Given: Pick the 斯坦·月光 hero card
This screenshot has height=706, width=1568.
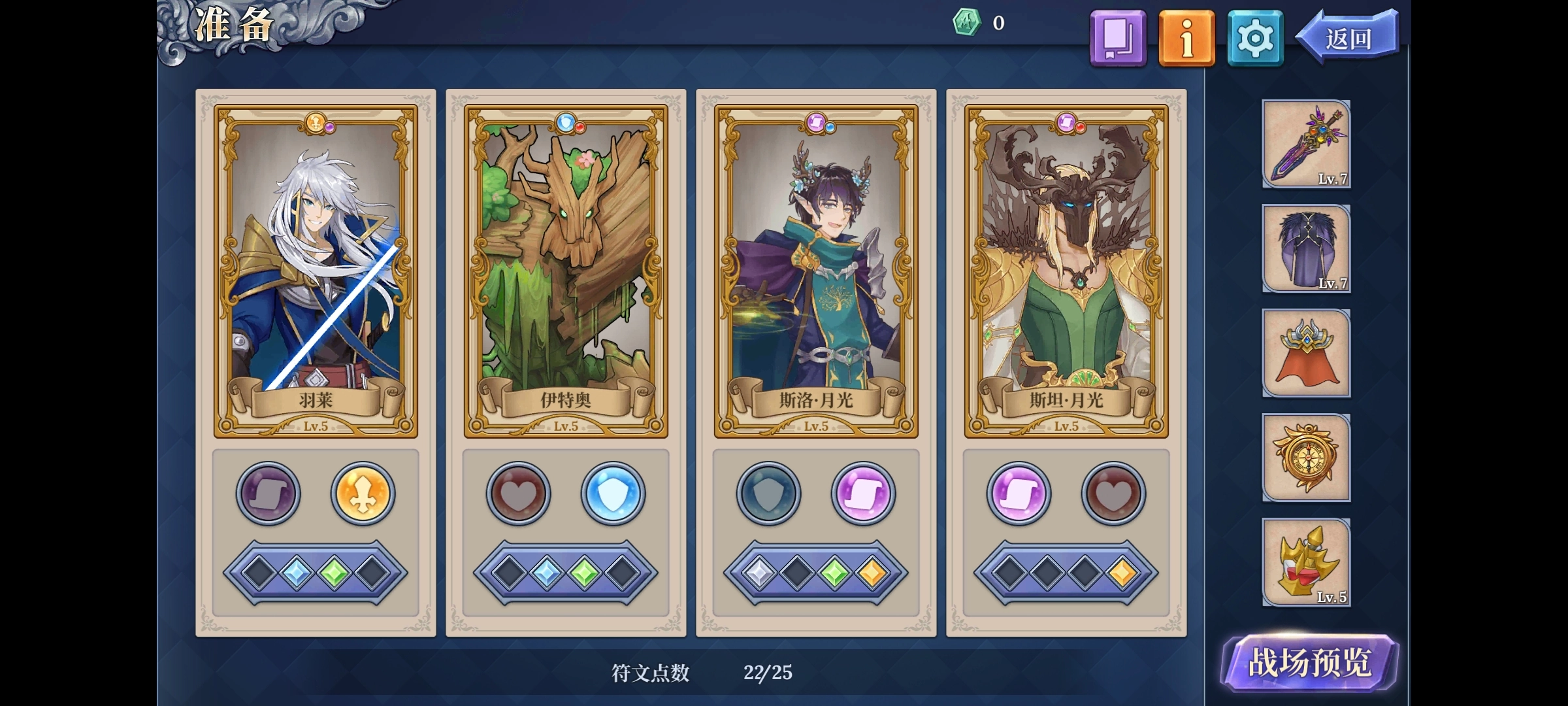Looking at the screenshot, I should (x=1066, y=271).
